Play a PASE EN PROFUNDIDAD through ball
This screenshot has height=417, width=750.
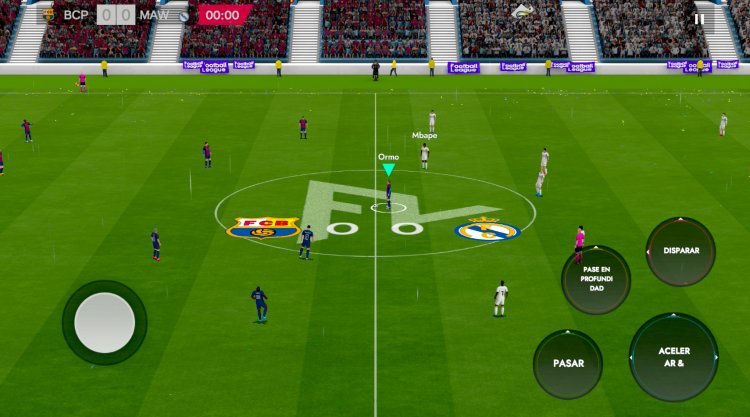click(596, 280)
